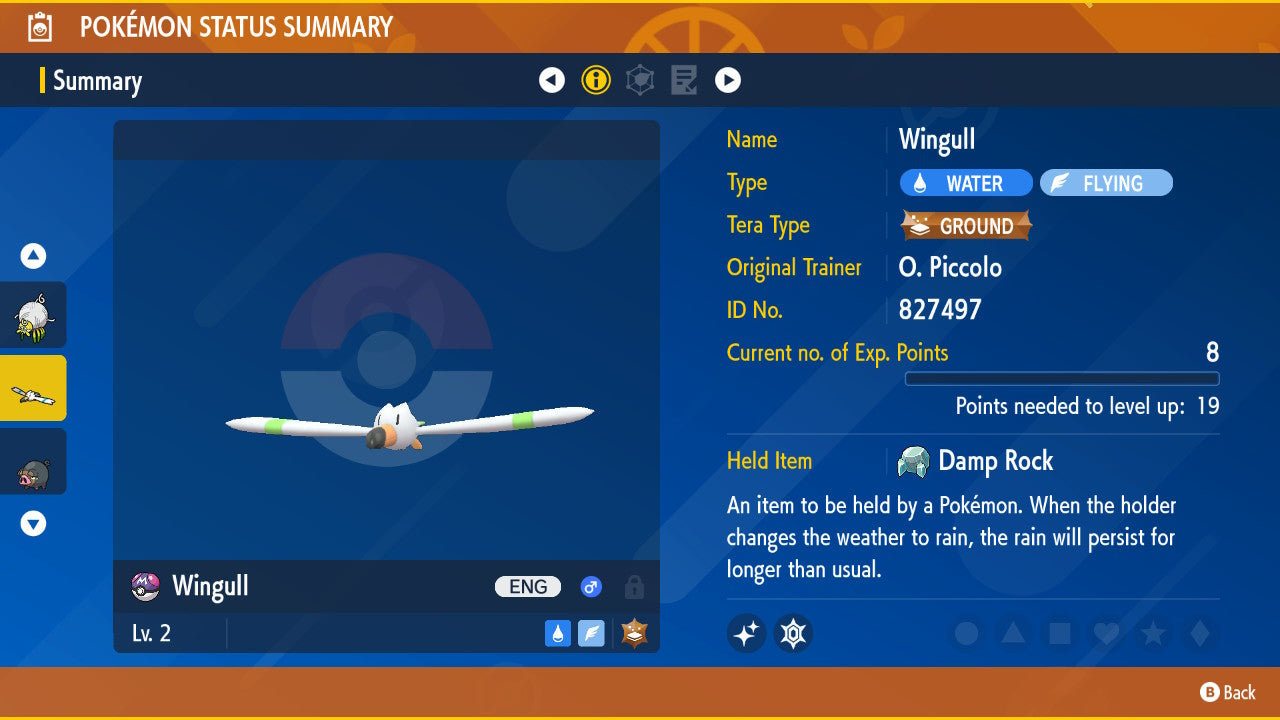Advance to the next summary page arrow
The width and height of the screenshot is (1280, 720).
(x=728, y=80)
